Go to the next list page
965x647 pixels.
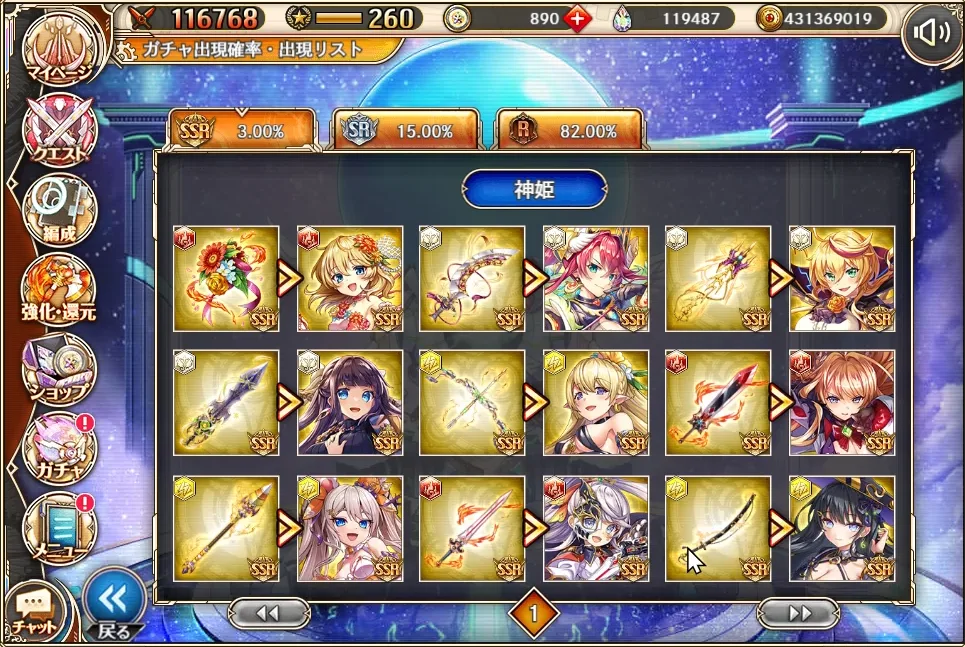[x=797, y=613]
